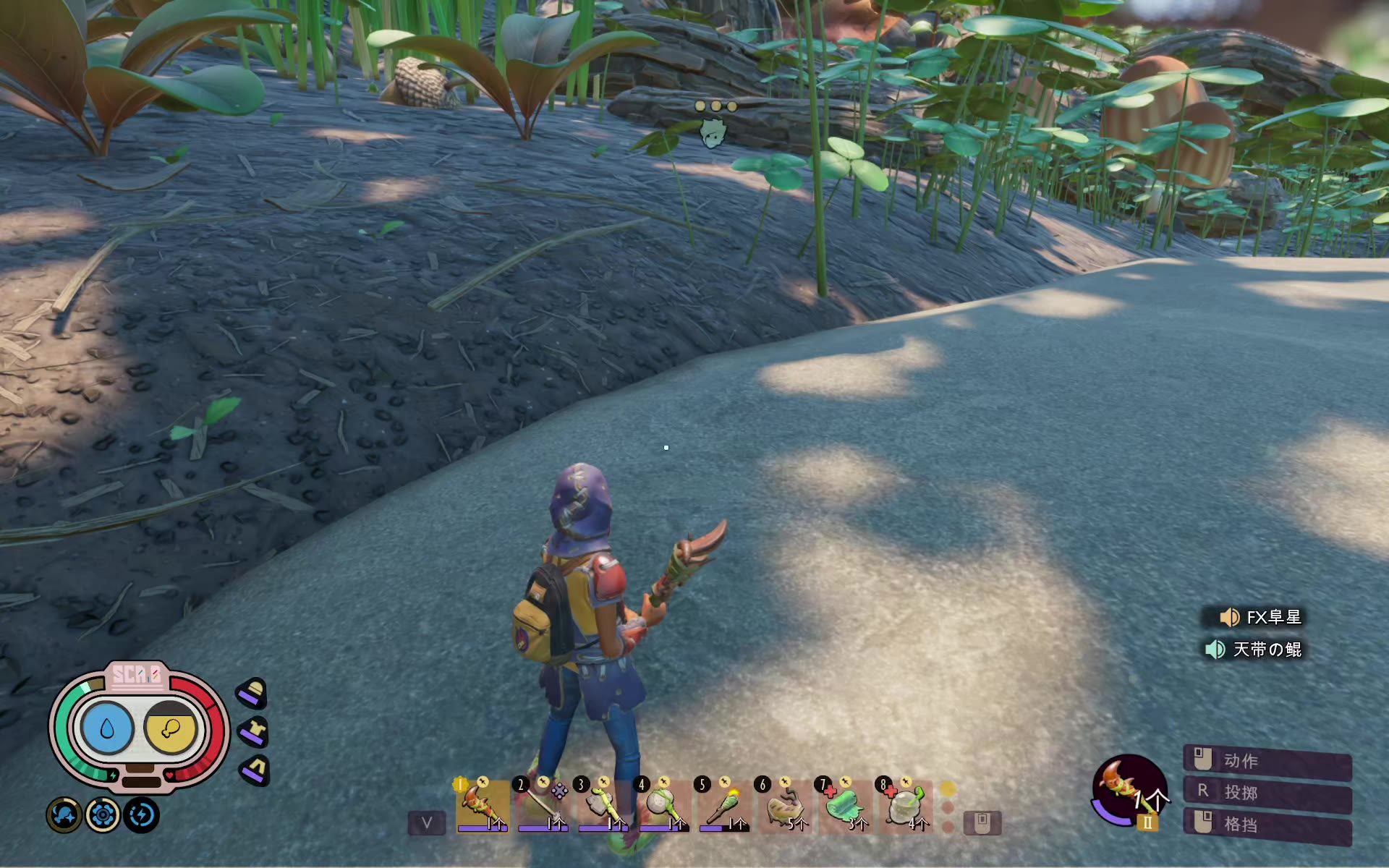This screenshot has width=1389, height=868.
Task: Click the chest armor durability icon
Action: click(x=253, y=732)
